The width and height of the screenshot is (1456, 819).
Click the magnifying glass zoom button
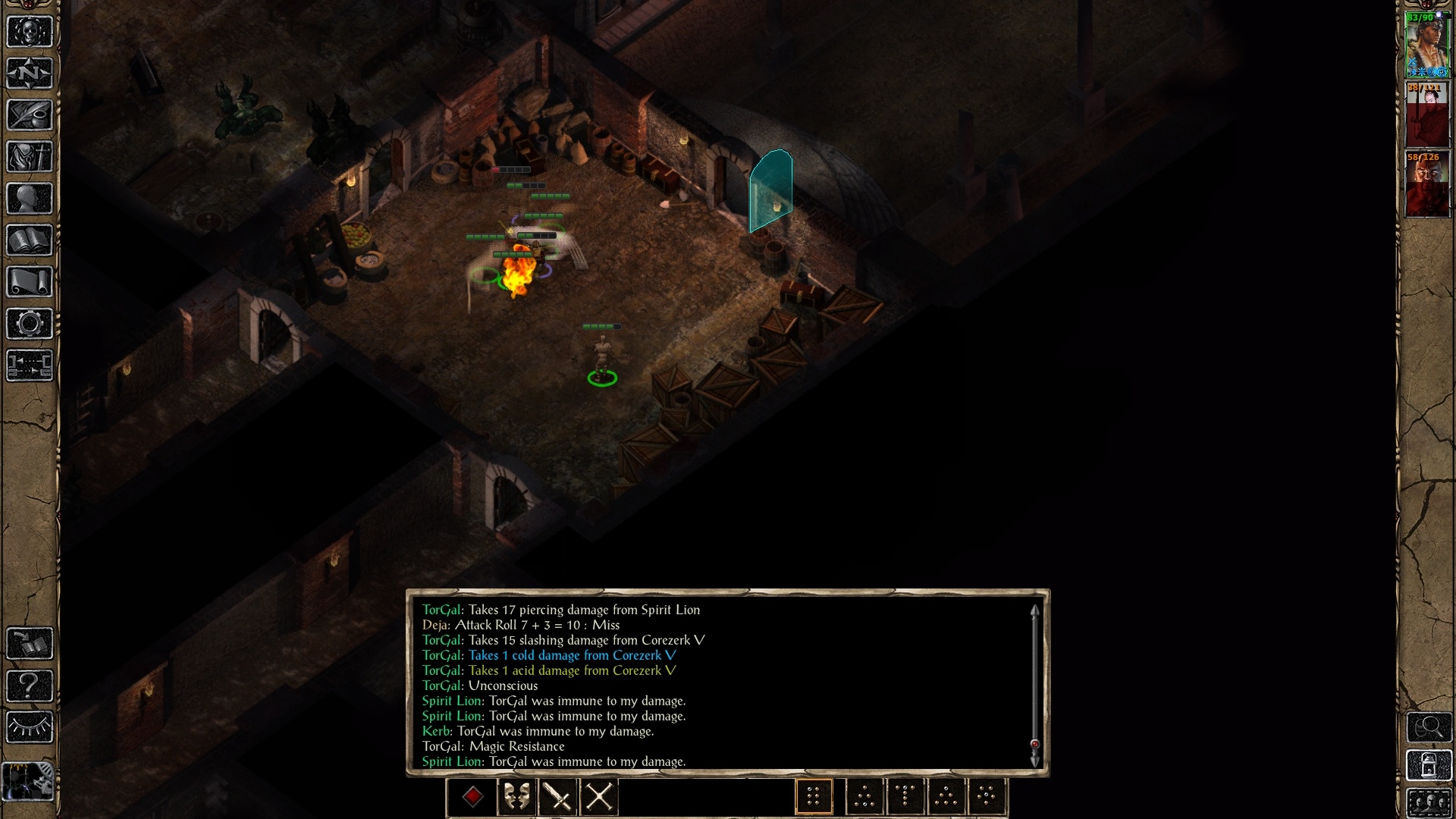1429,727
